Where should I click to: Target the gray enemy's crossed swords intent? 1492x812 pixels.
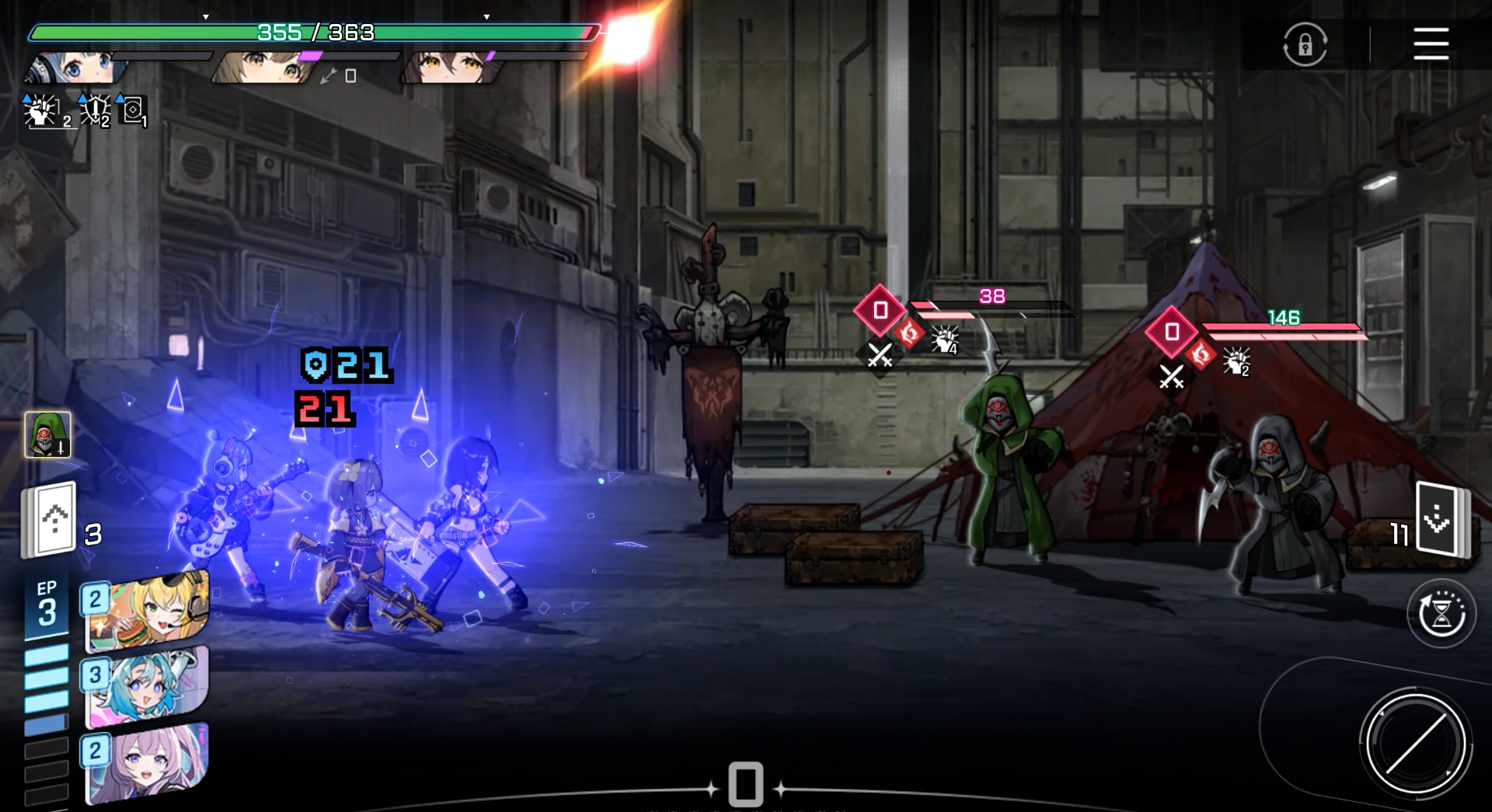tap(1171, 377)
